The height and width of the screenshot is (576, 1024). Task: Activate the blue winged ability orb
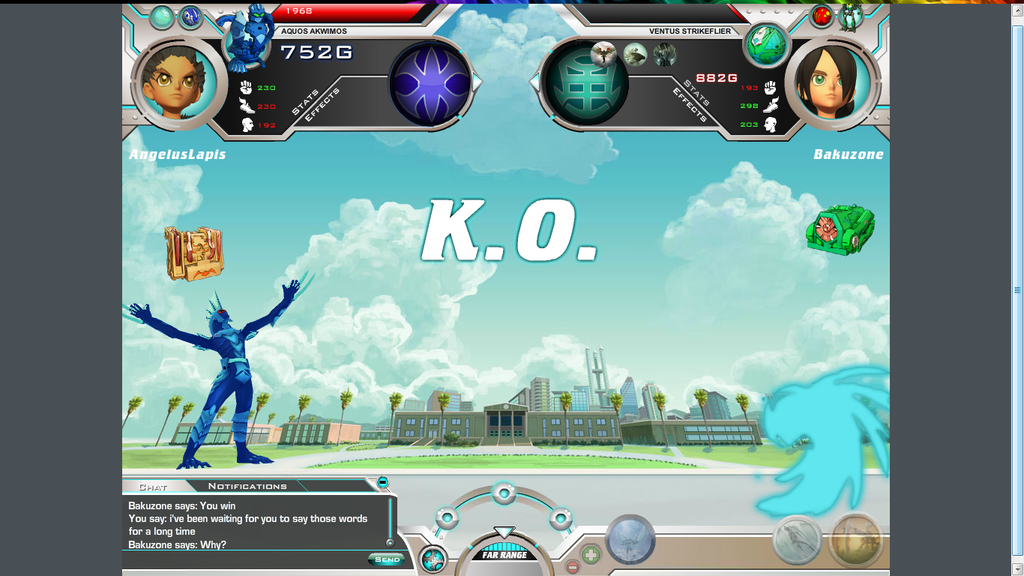click(631, 540)
